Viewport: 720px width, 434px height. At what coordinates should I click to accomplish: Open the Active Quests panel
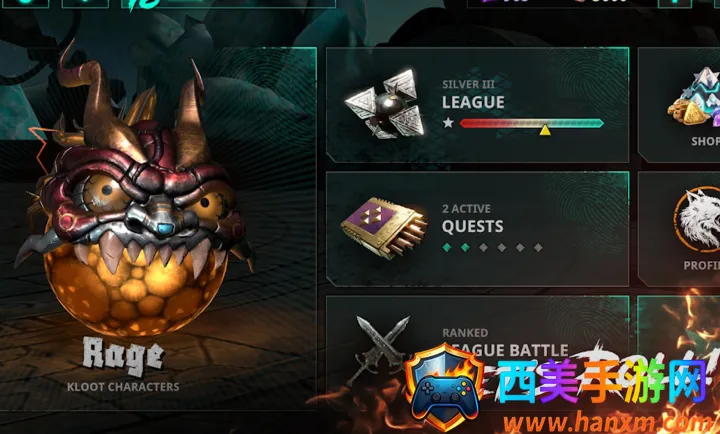click(x=477, y=228)
